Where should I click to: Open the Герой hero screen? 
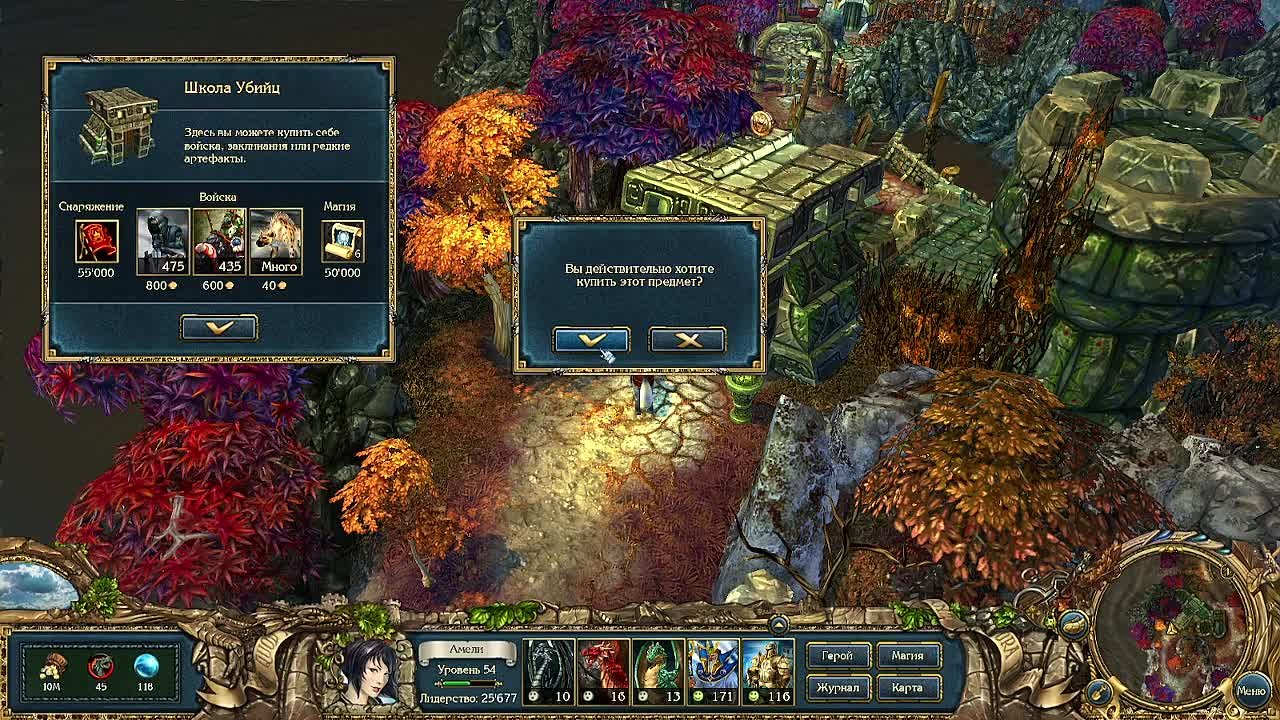(x=837, y=656)
